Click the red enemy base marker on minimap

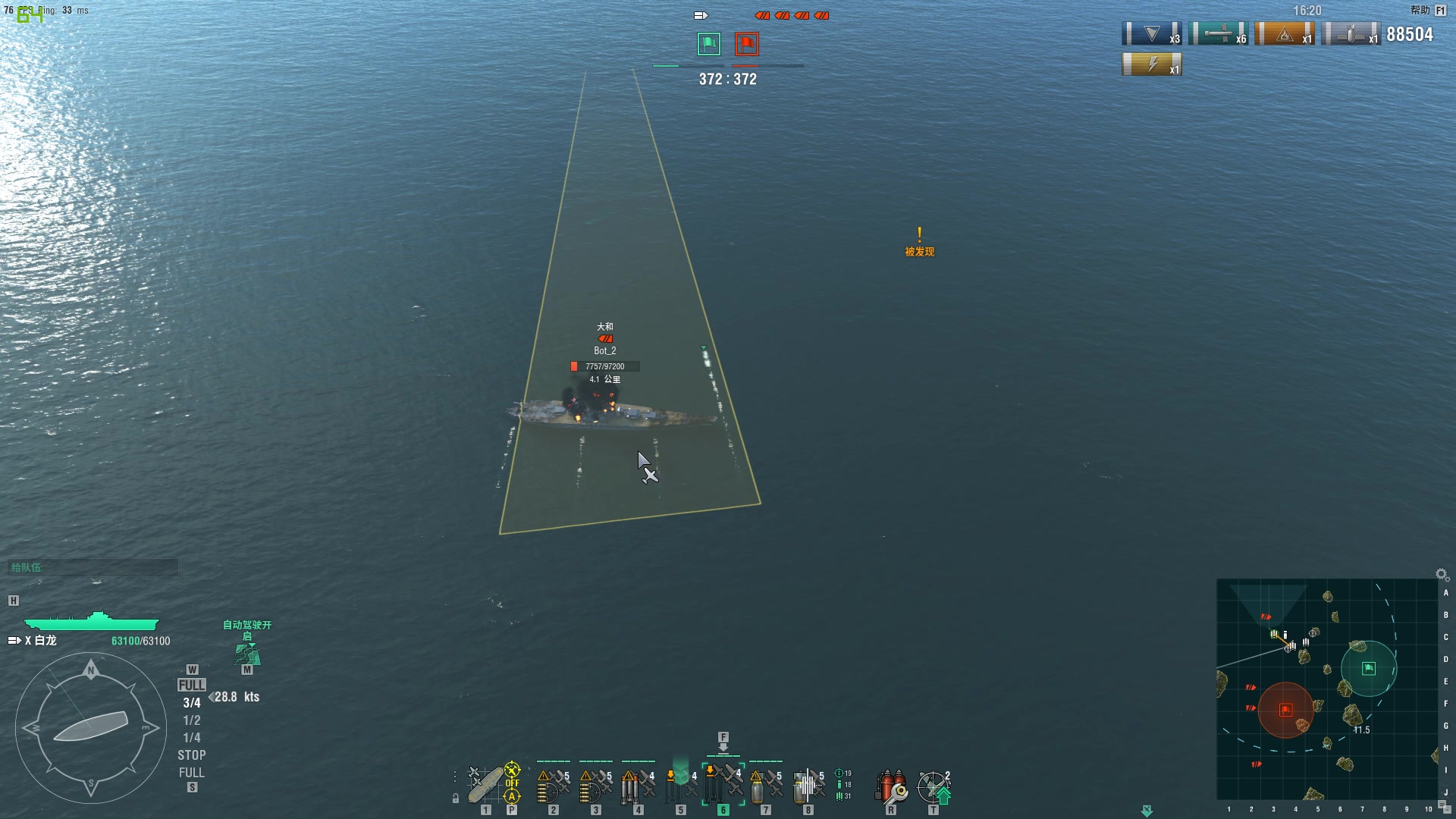1285,710
